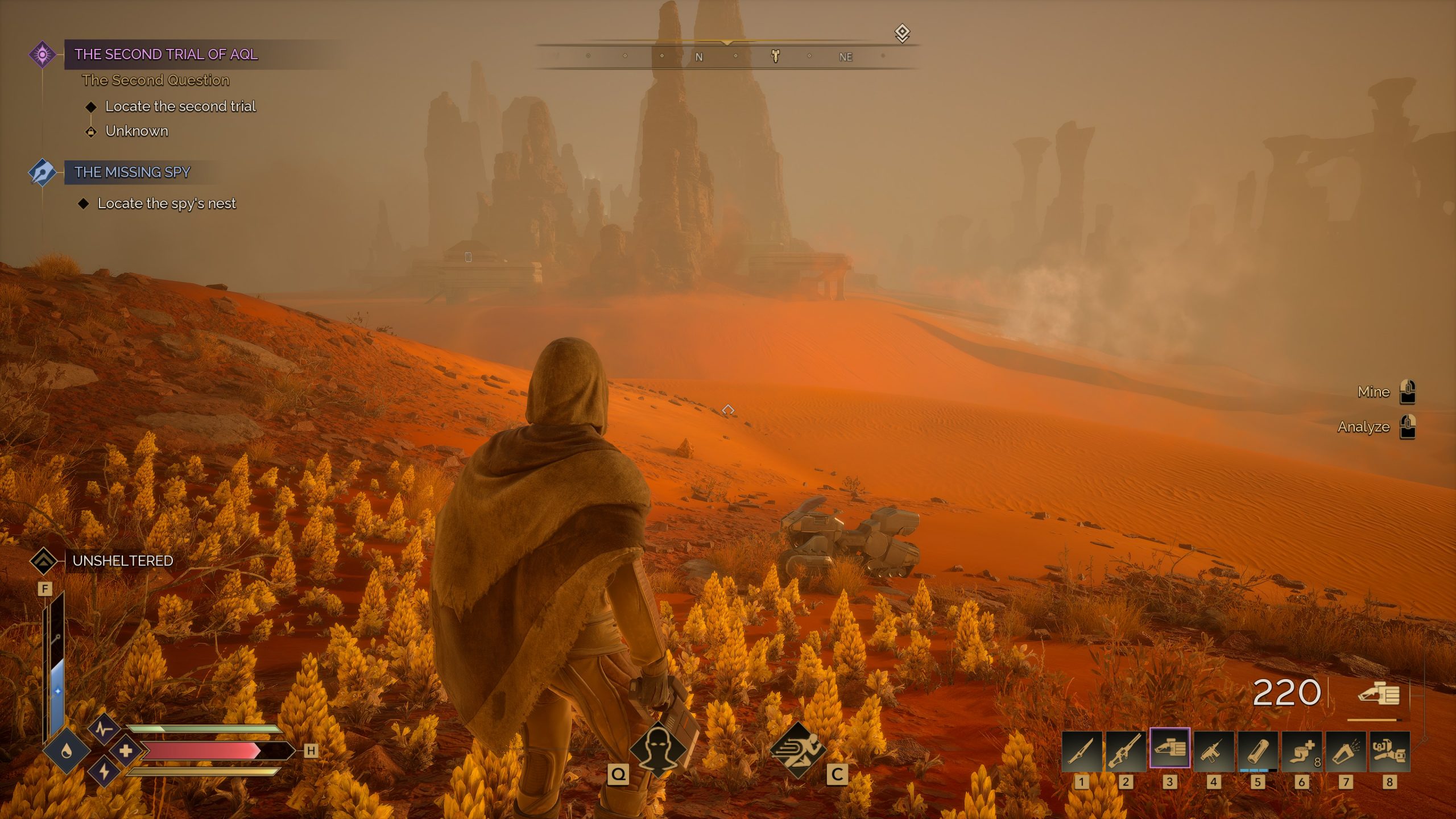Viewport: 1456px width, 819px height.
Task: Choose the syringe gun hotbar slot
Action: (1213, 751)
